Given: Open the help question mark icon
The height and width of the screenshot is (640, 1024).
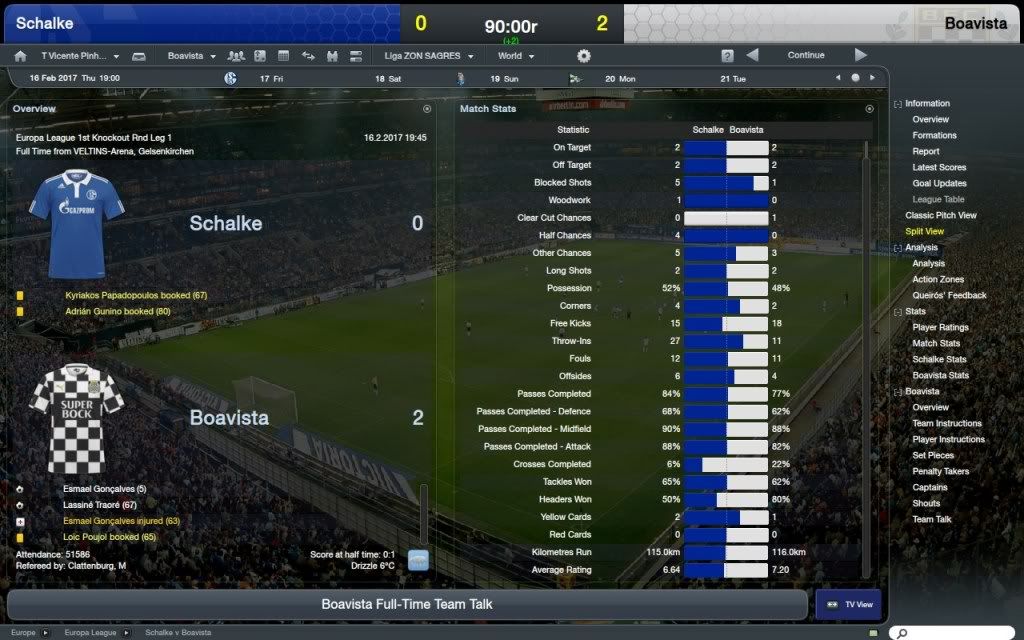Looking at the screenshot, I should 727,56.
